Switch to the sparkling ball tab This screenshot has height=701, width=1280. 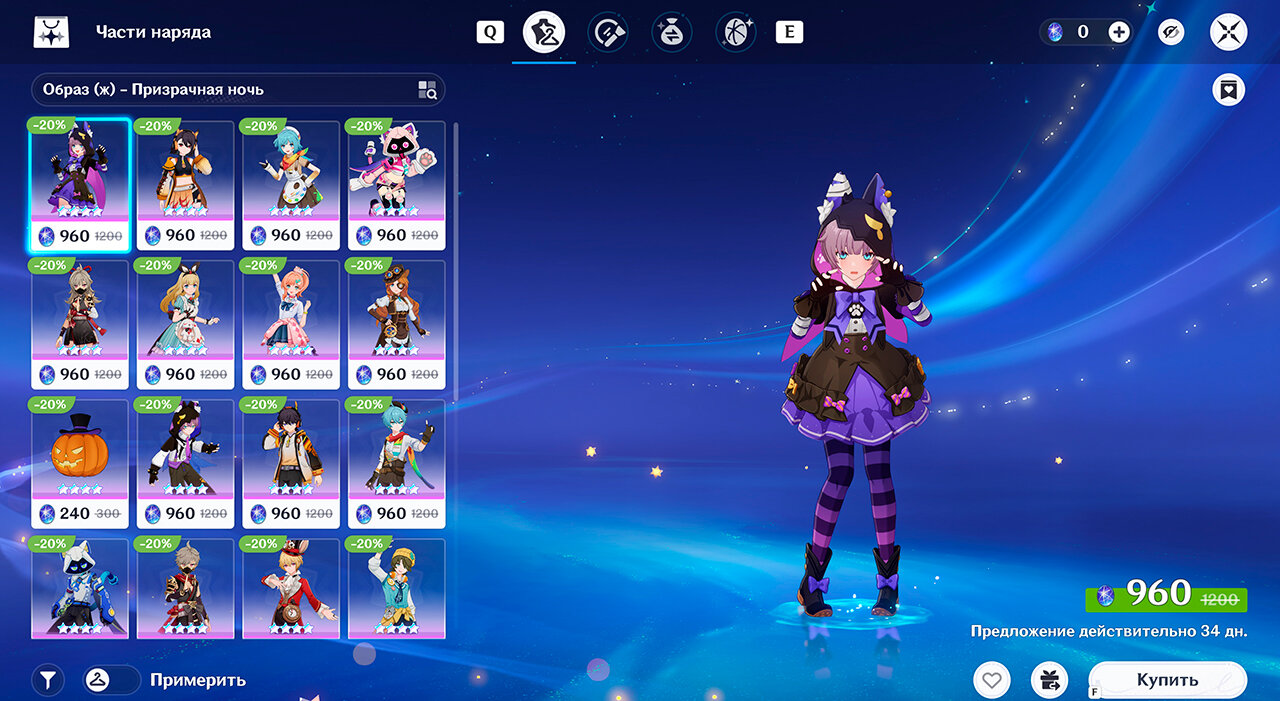[735, 33]
